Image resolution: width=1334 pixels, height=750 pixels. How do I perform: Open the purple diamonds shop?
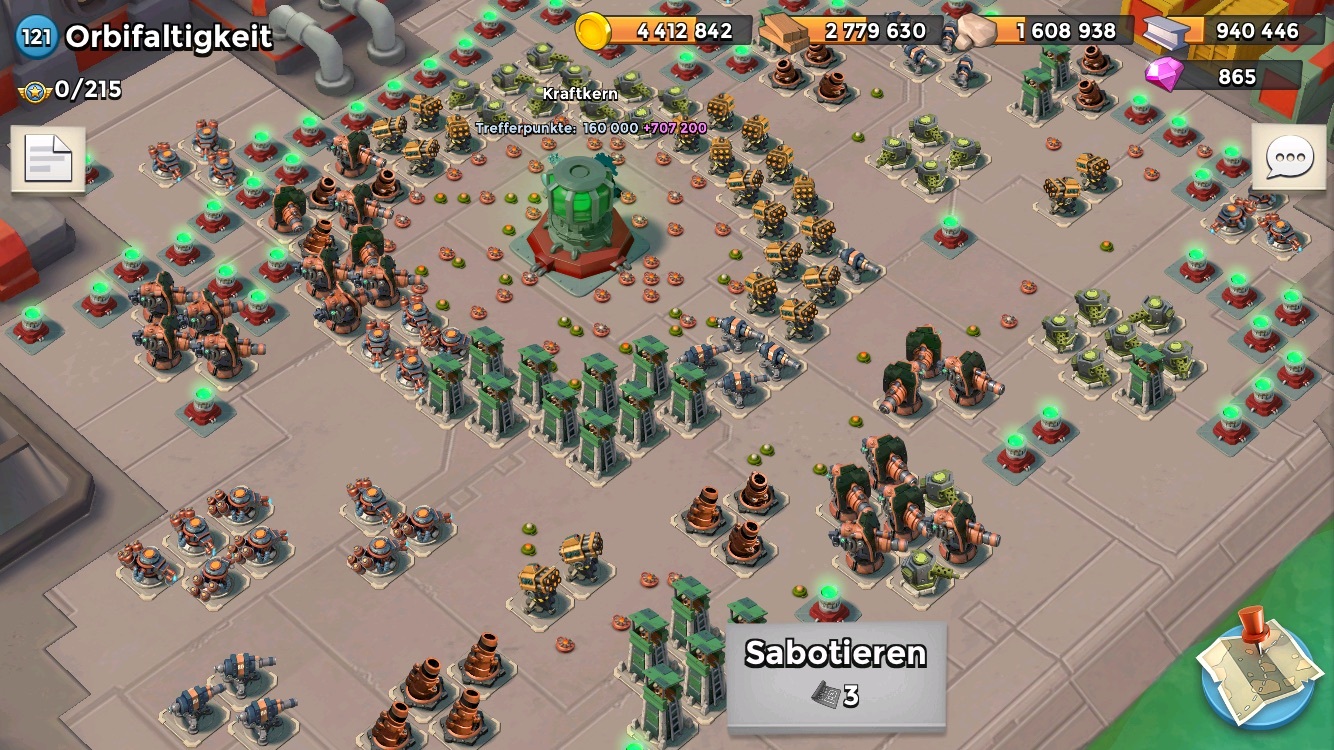1164,75
